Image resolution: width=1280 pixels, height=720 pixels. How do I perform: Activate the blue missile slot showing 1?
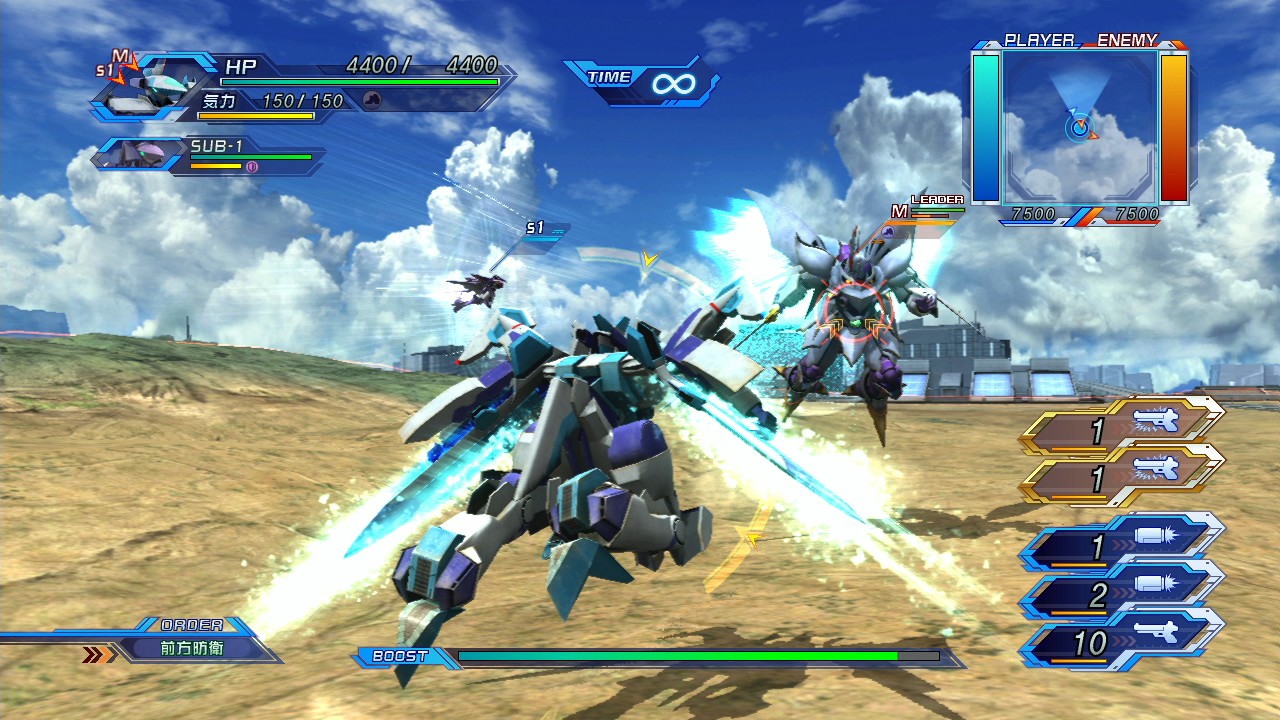tap(1124, 548)
